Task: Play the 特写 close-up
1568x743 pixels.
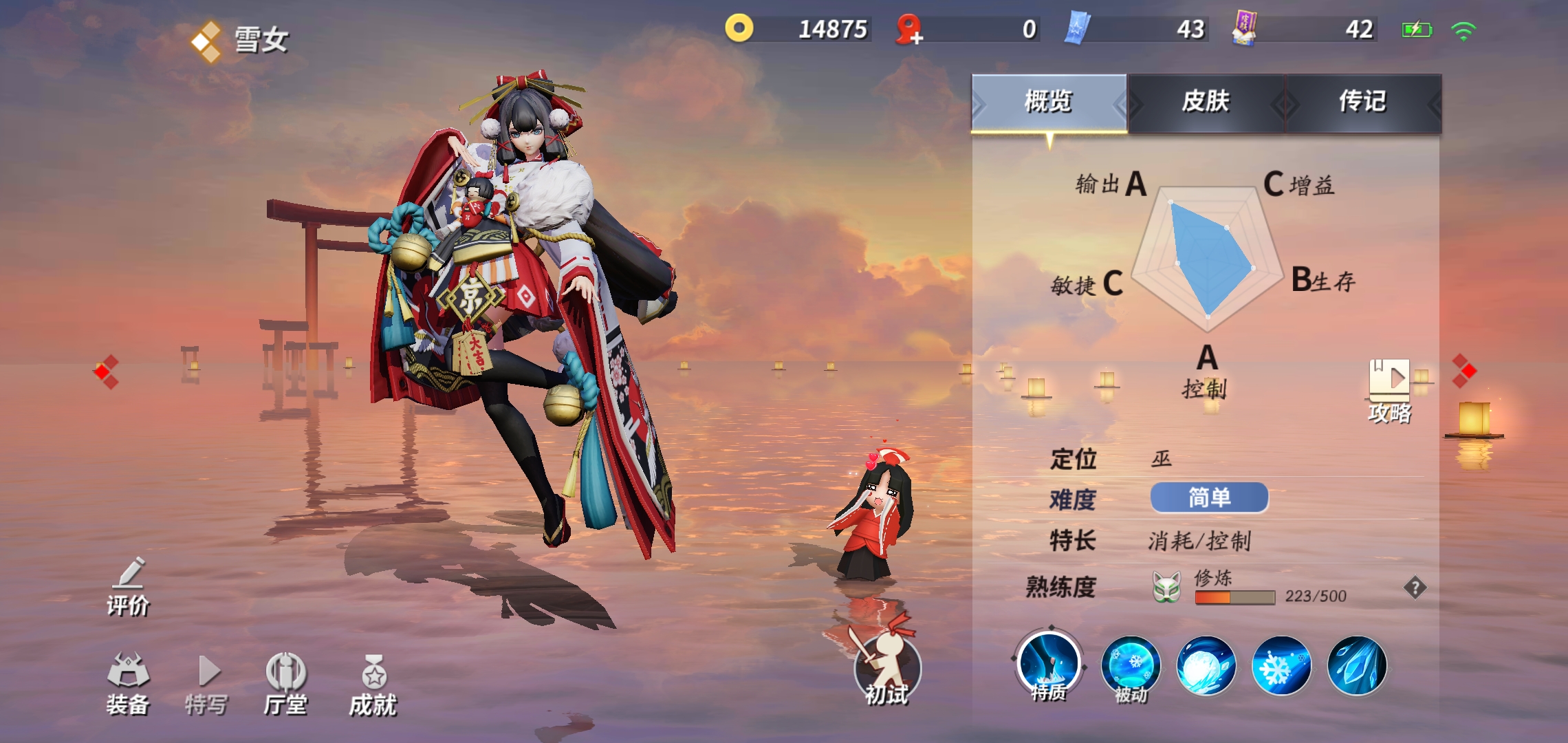Action: 206,684
